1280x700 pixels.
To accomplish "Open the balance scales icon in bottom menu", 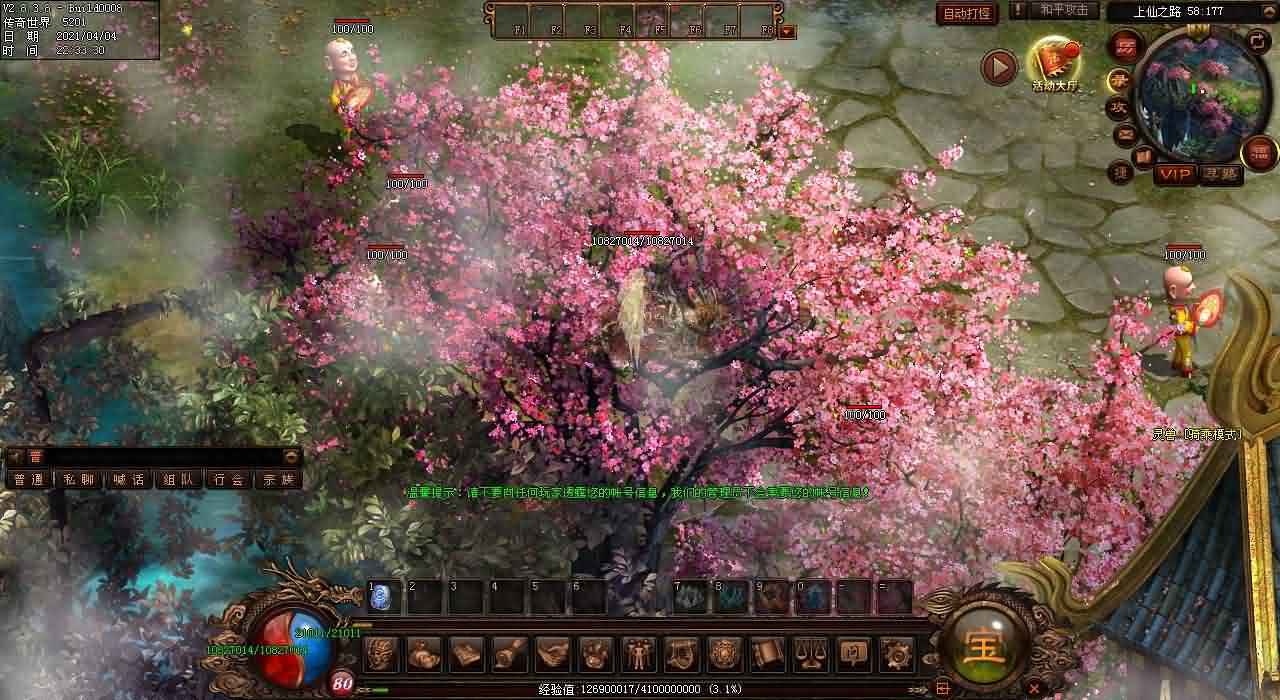I will pos(809,654).
